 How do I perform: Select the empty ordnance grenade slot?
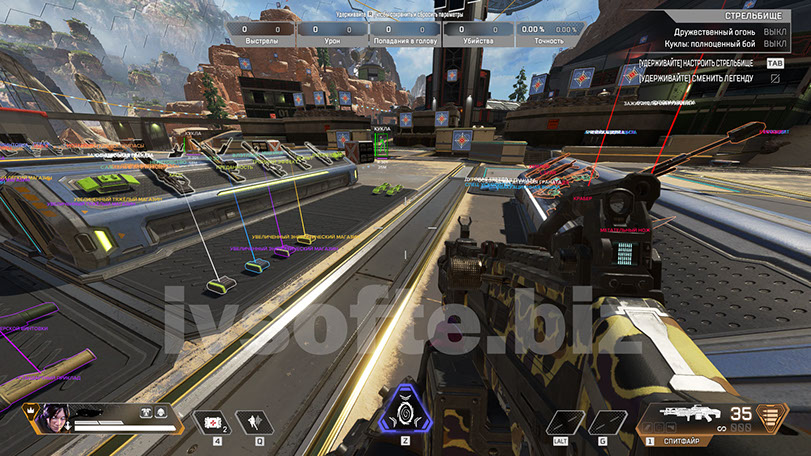[x=602, y=422]
